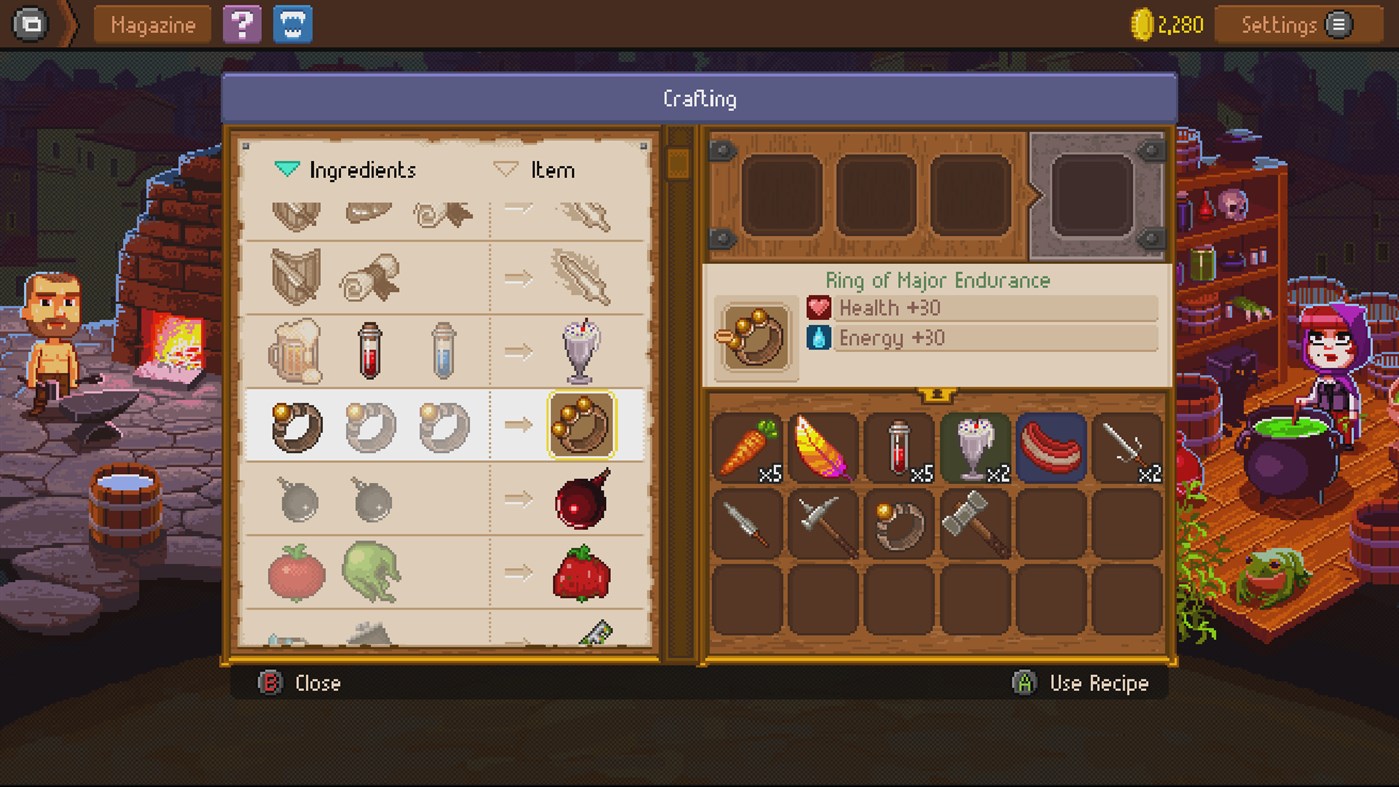The width and height of the screenshot is (1399, 787).
Task: Select the pickaxe in the inventory grid
Action: pyautogui.click(x=823, y=523)
